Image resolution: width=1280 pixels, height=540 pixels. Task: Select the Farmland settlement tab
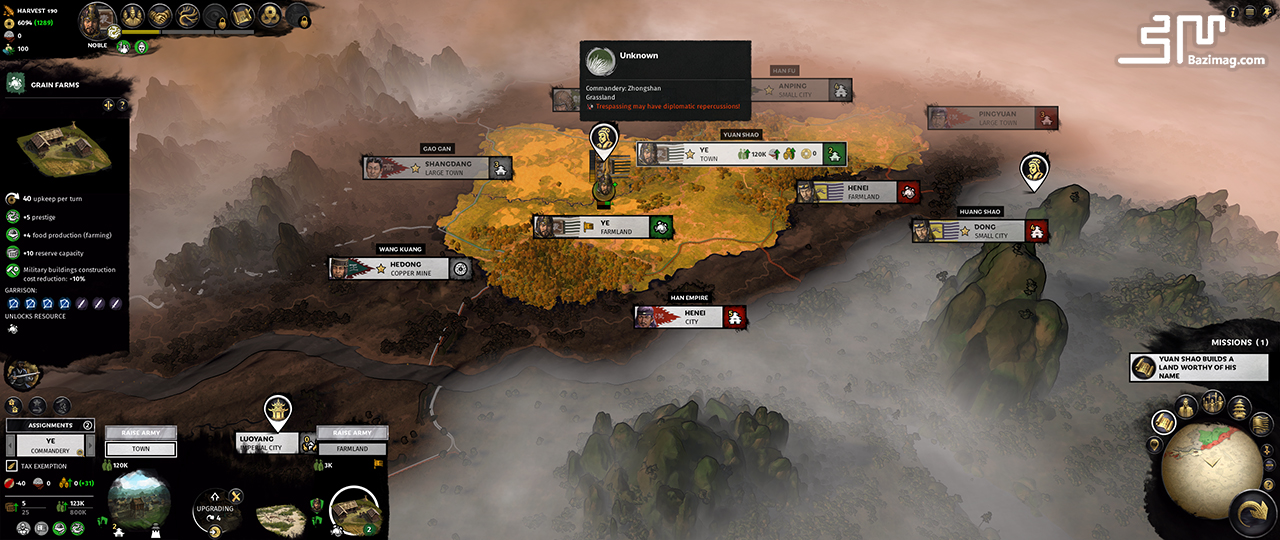(x=352, y=449)
